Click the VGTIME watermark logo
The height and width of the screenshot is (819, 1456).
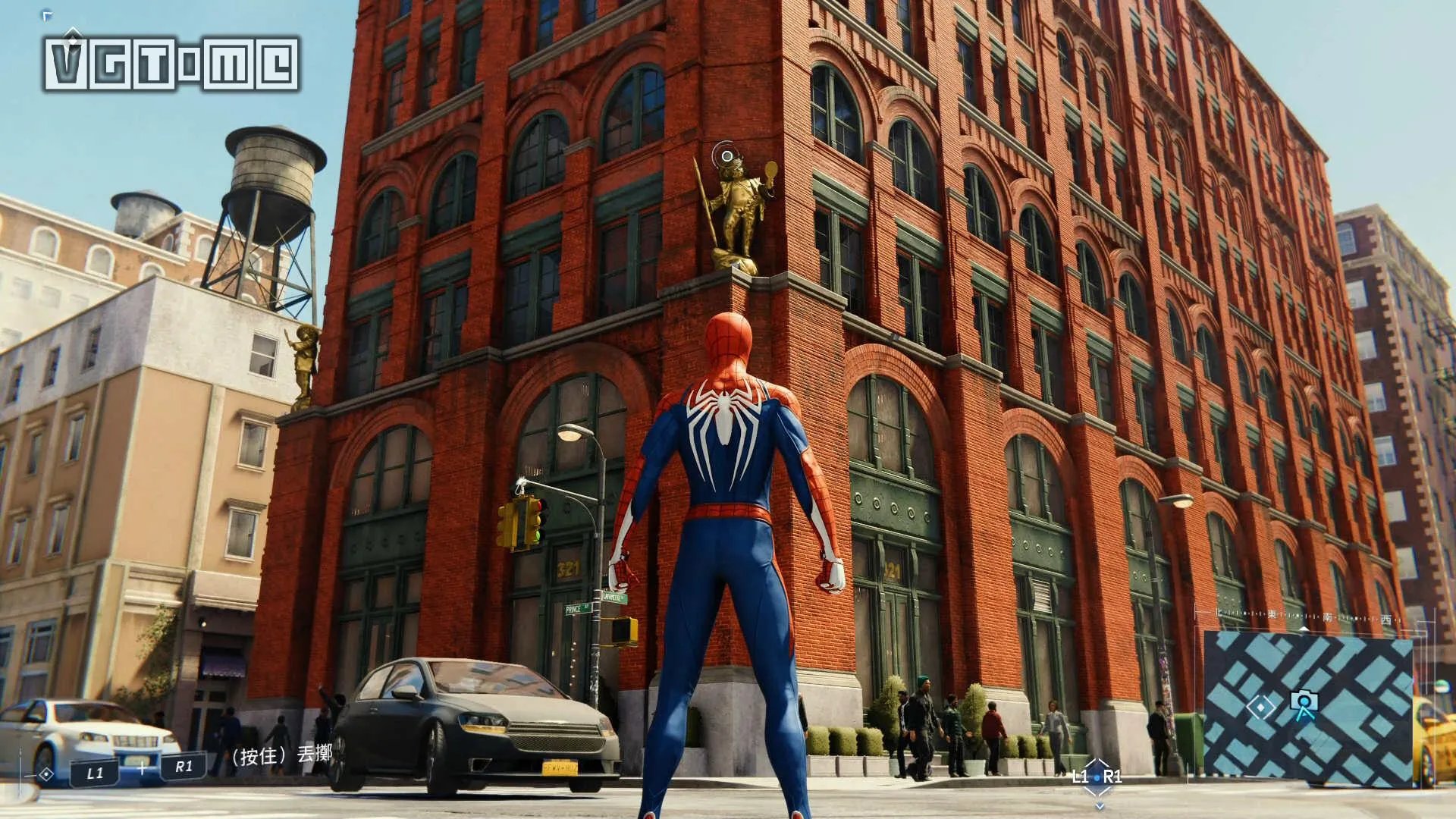[172, 64]
